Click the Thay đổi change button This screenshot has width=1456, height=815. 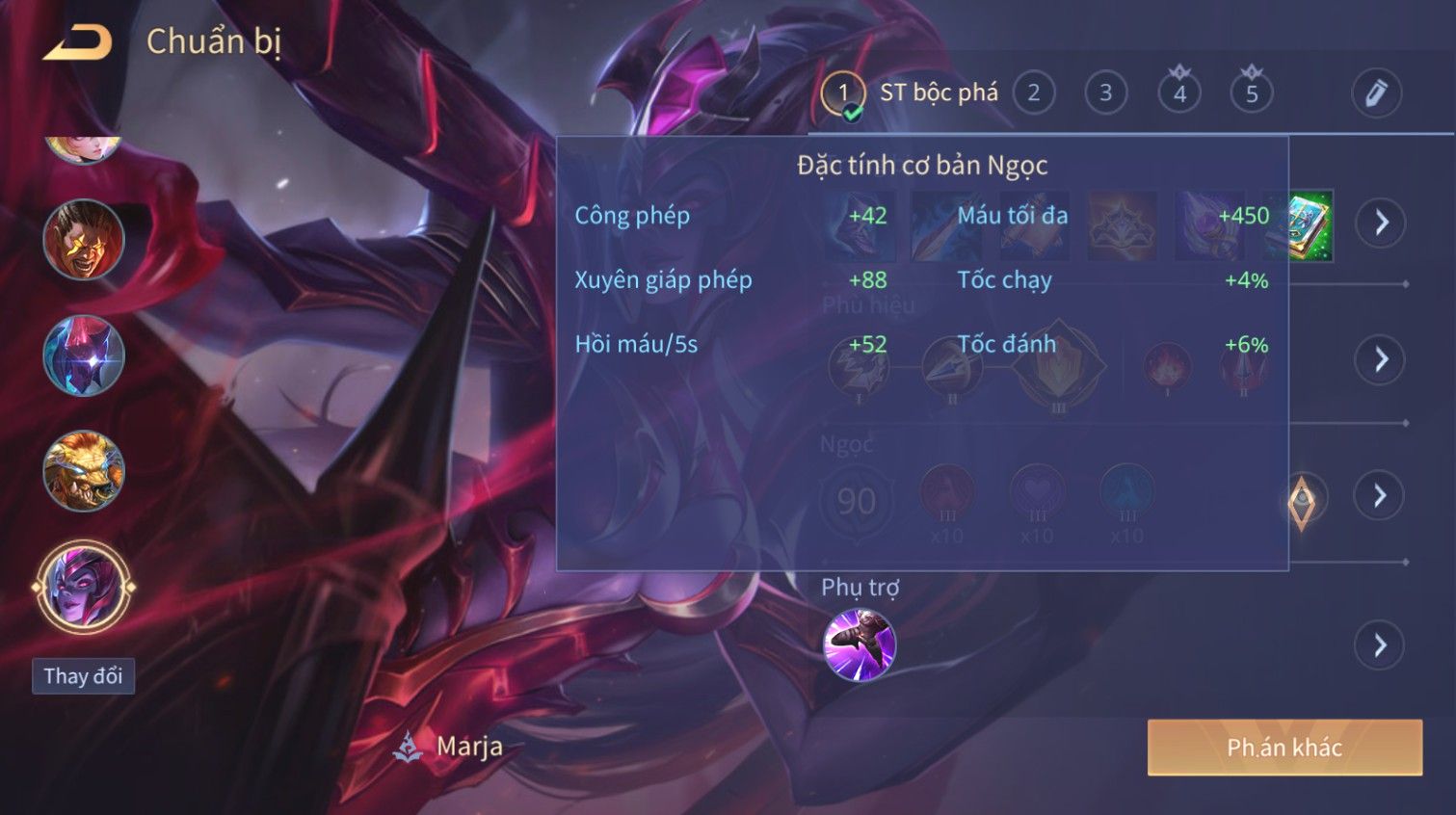[83, 676]
